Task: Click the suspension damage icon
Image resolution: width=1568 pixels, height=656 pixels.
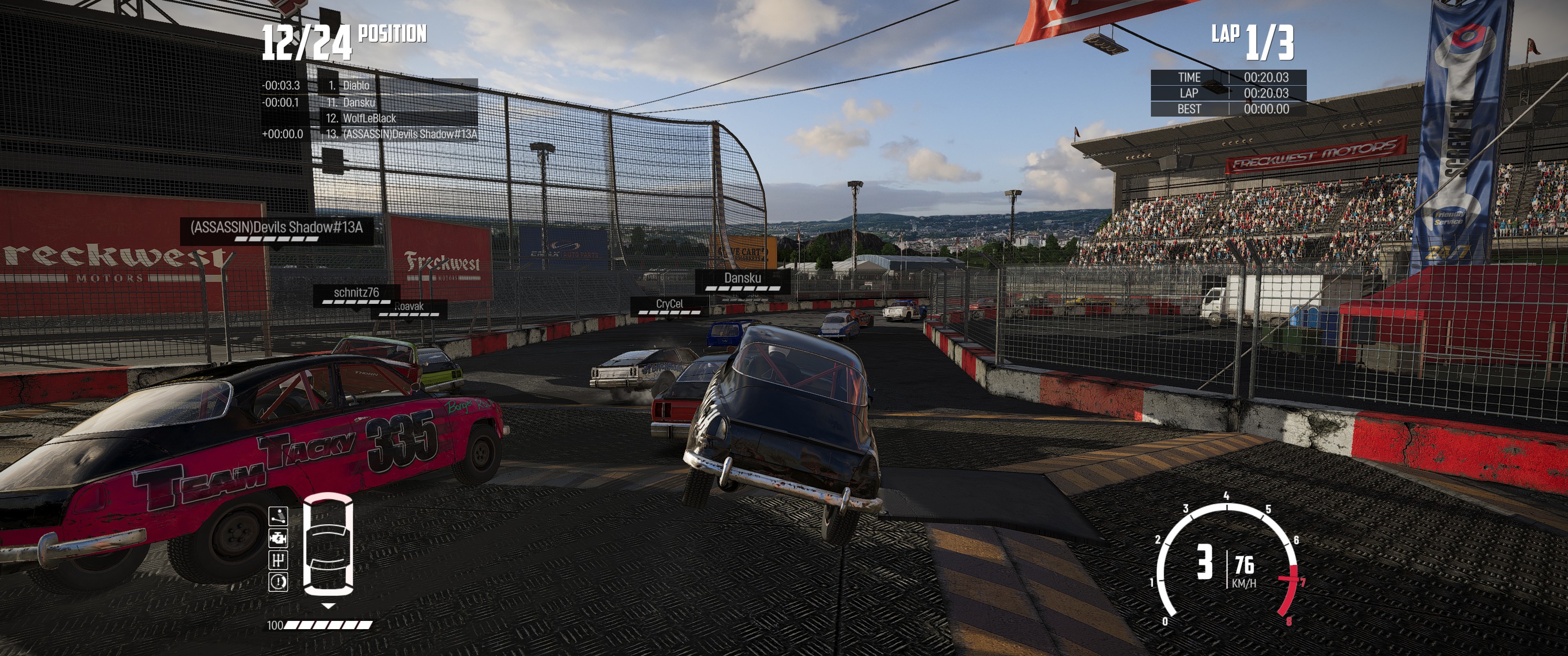Action: (278, 516)
